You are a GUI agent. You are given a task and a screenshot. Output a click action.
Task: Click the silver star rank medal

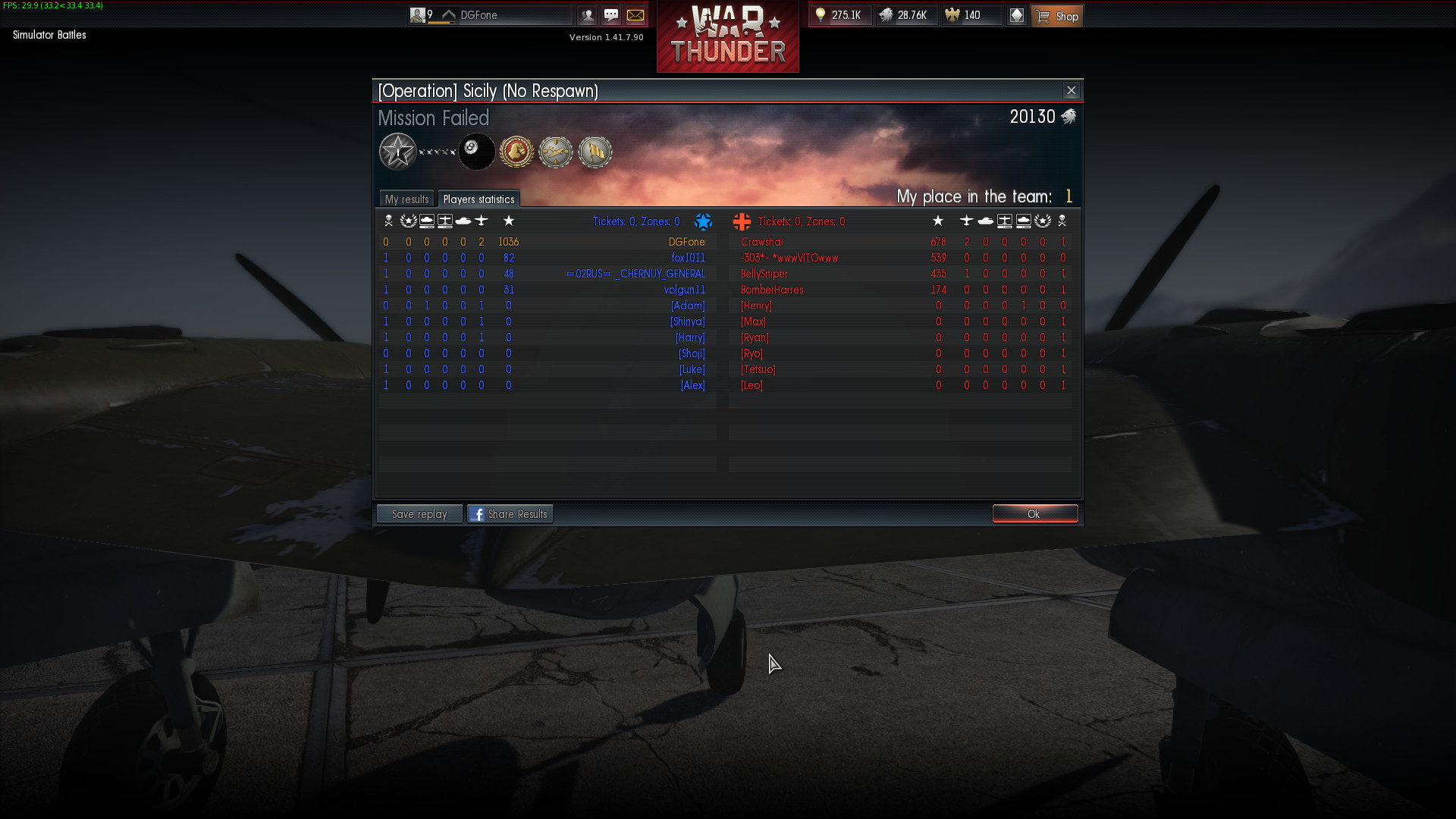[397, 152]
